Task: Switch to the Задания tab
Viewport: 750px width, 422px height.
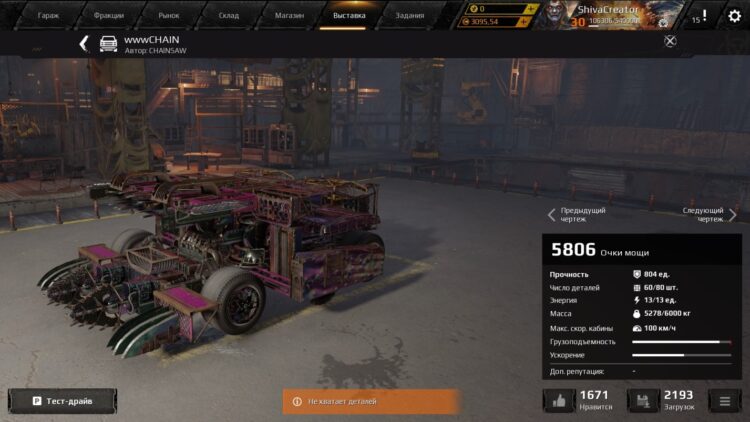Action: 409,15
